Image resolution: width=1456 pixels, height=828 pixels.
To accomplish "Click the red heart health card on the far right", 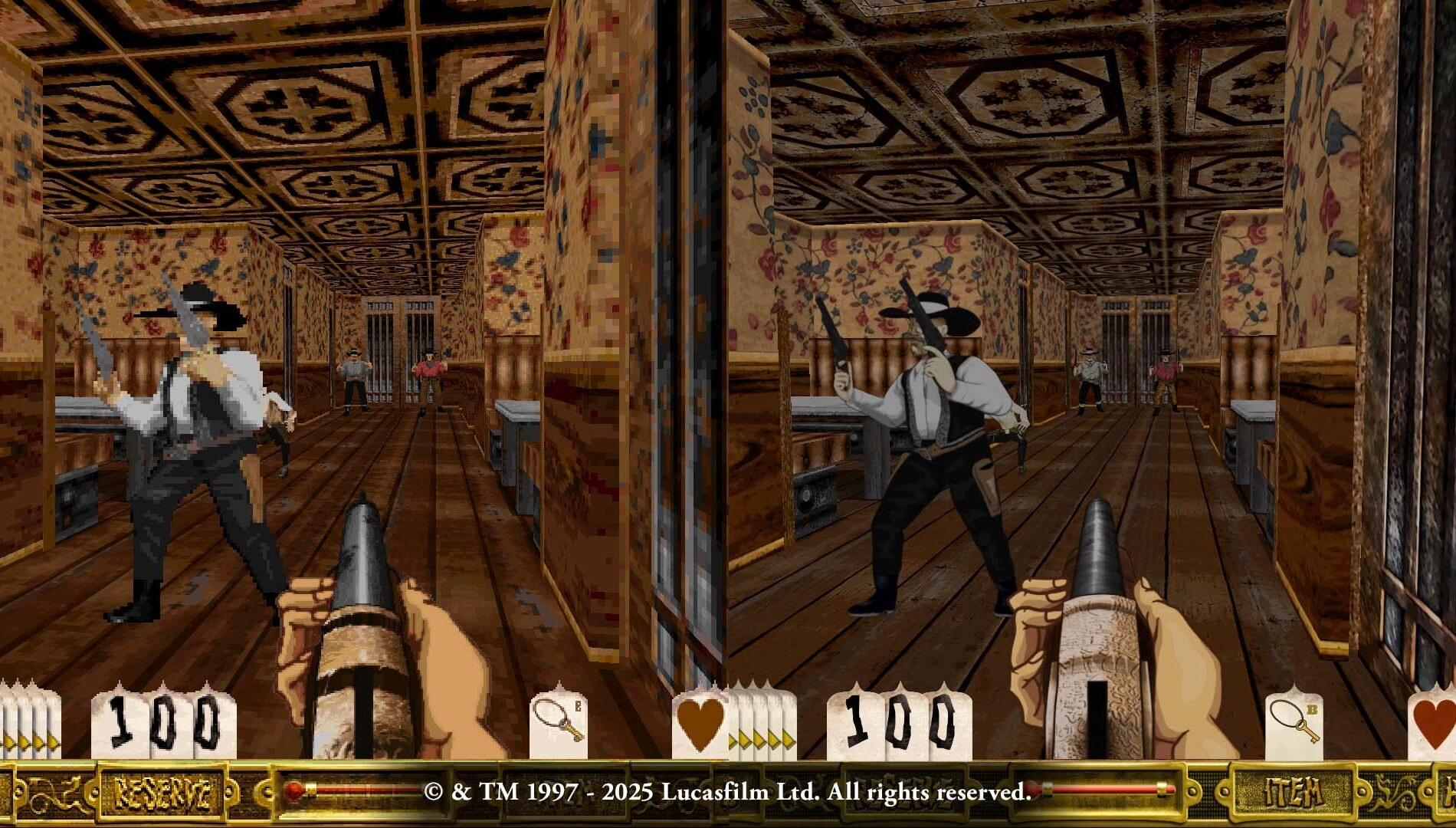I will click(x=1435, y=724).
